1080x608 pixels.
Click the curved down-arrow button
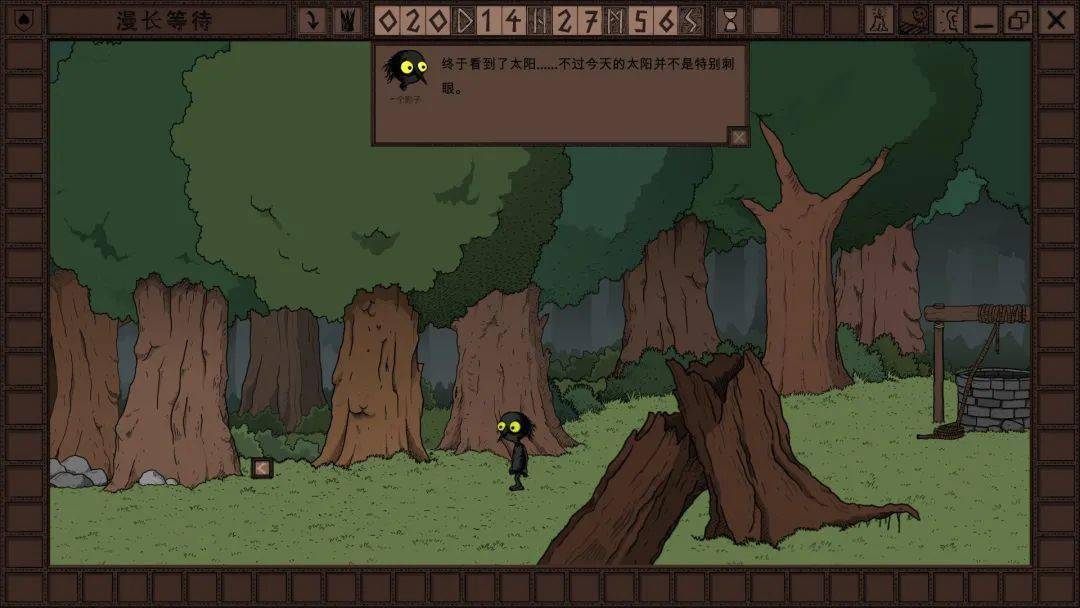click(x=313, y=20)
